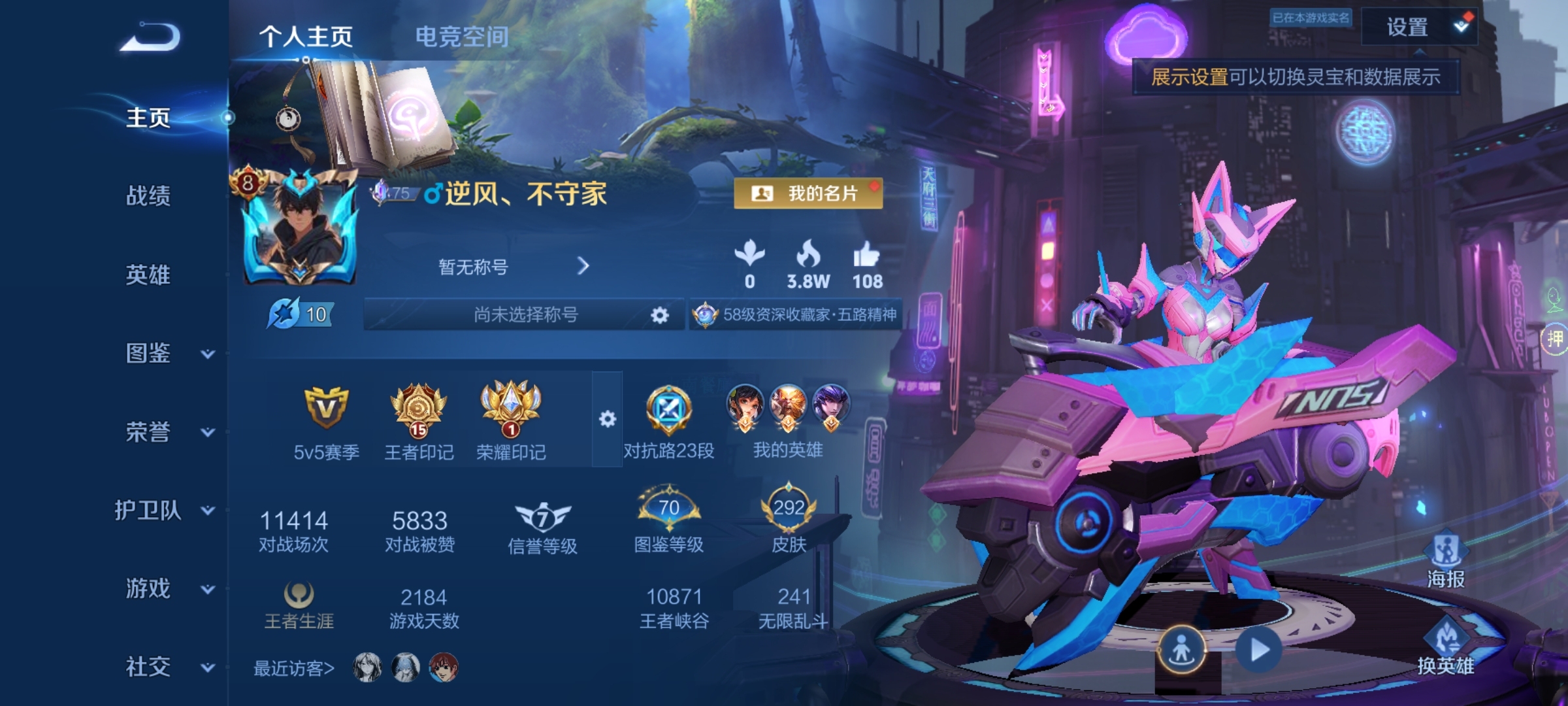Select 英雄 in the sidebar
Image resolution: width=1568 pixels, height=706 pixels.
(x=148, y=275)
